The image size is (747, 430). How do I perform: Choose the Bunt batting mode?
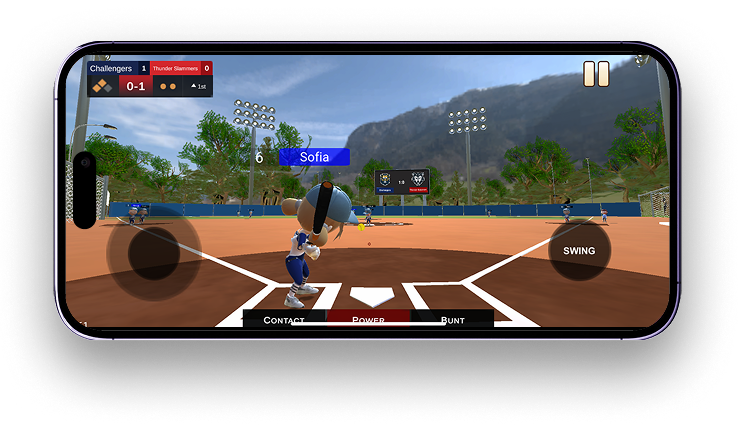452,319
